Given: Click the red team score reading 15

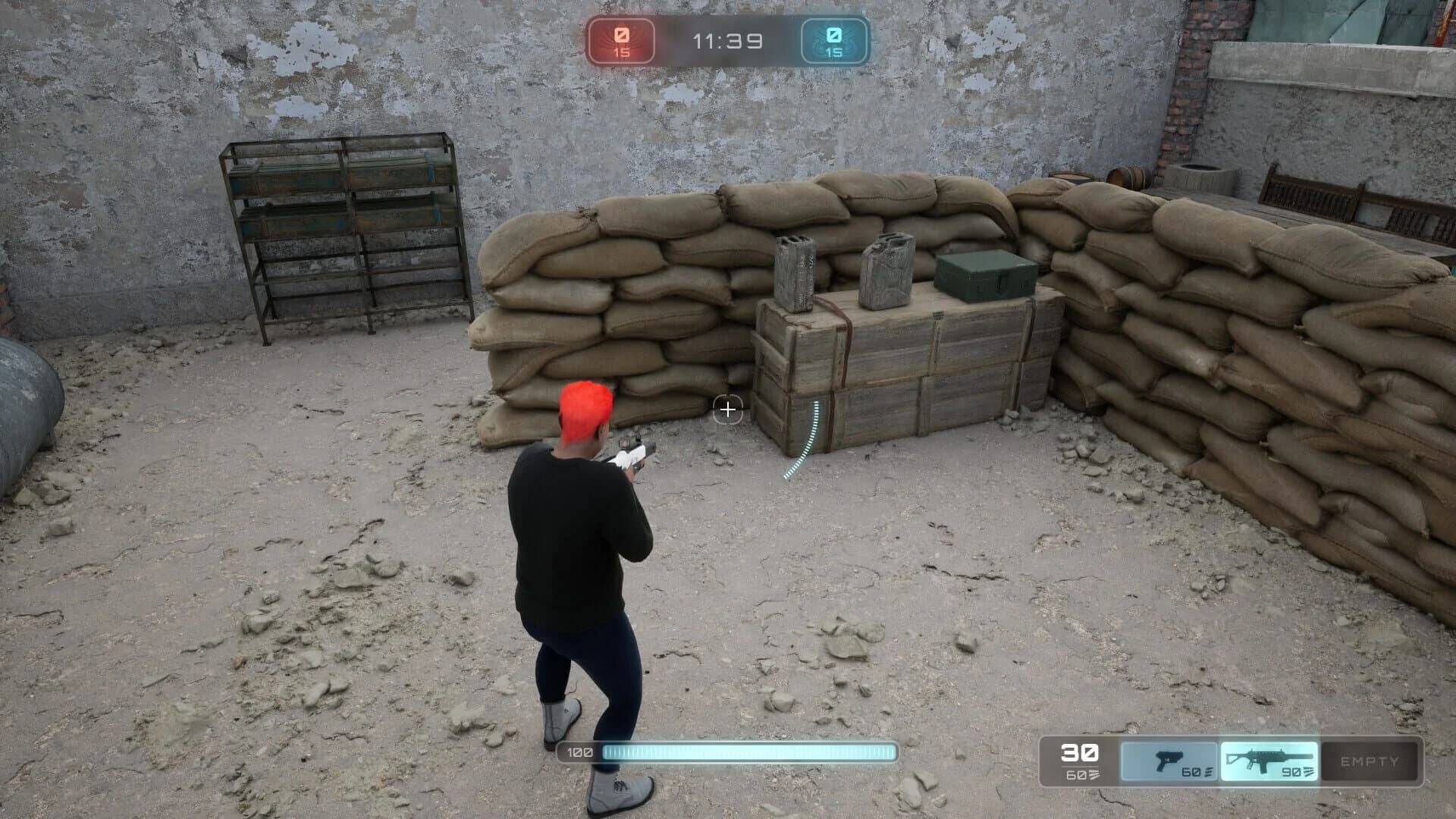Looking at the screenshot, I should pos(620,54).
